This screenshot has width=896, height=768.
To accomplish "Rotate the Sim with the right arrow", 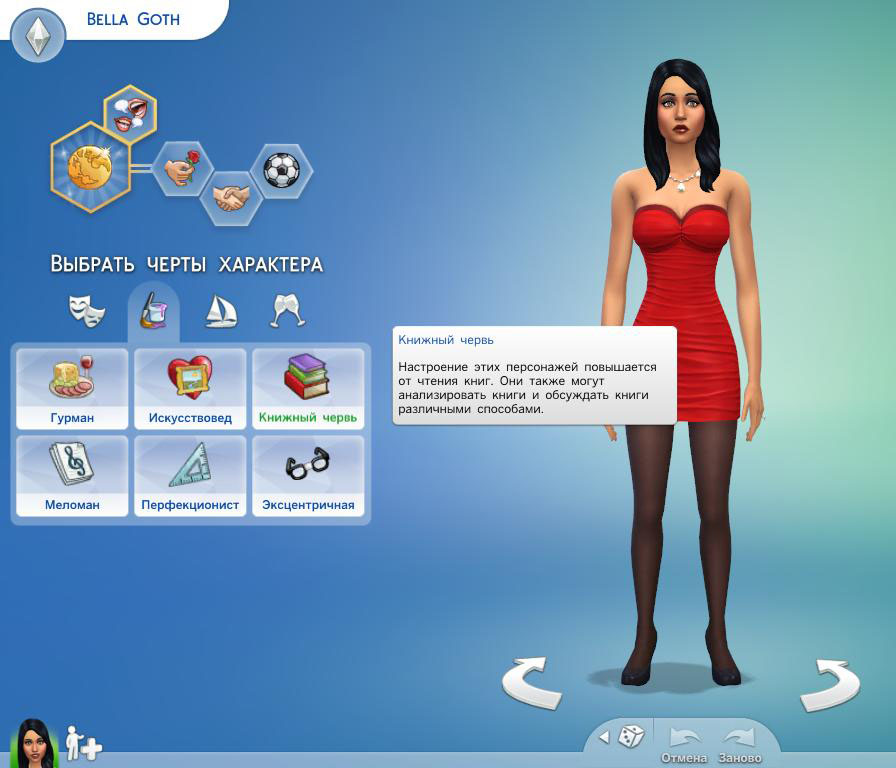I will 829,684.
